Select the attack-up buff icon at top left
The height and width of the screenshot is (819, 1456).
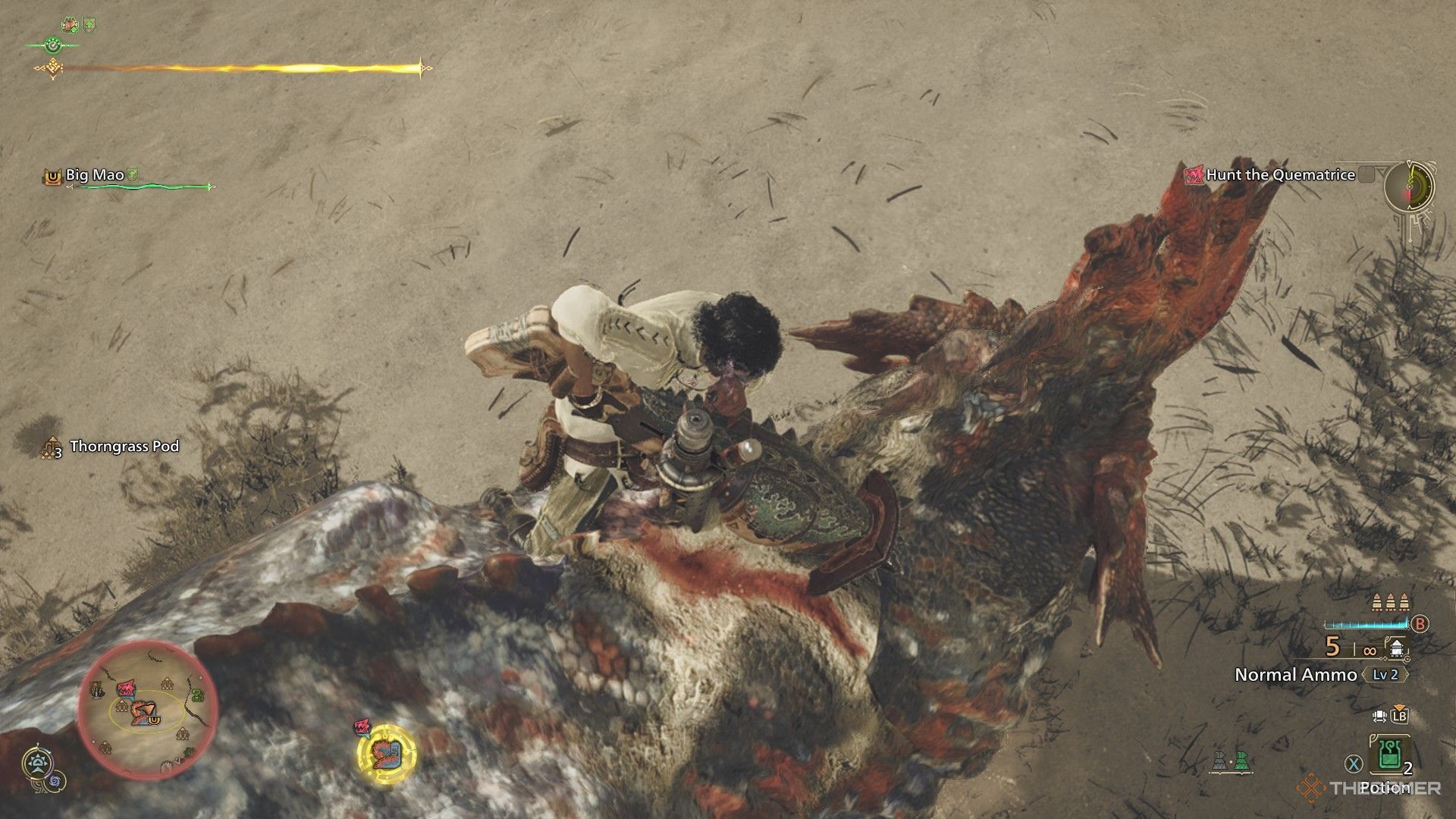(71, 24)
